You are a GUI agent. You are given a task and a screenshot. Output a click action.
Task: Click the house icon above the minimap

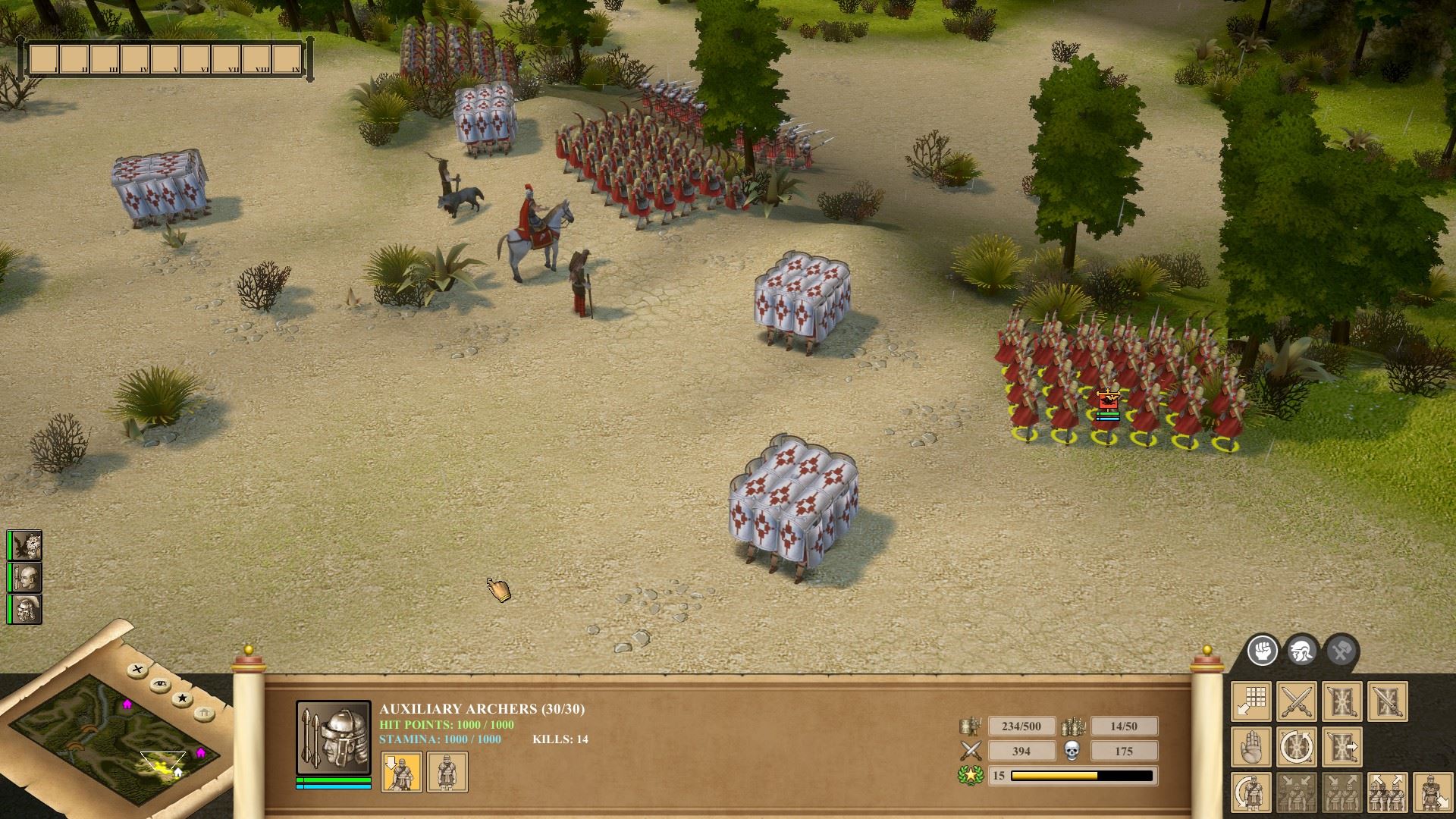[202, 713]
